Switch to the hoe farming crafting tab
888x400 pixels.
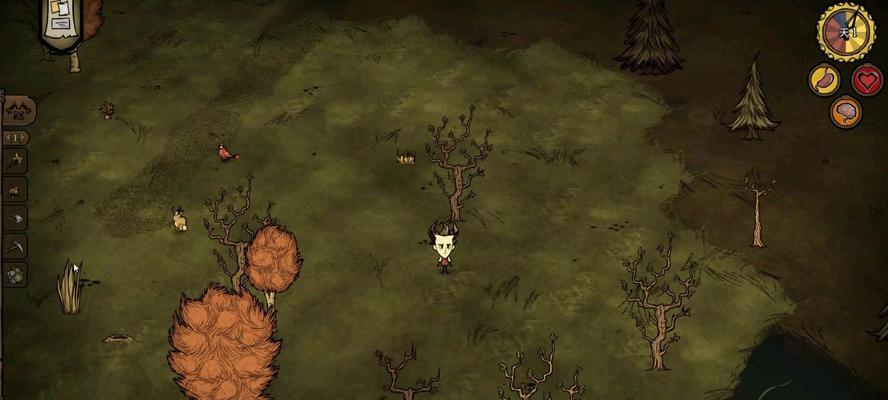click(15, 246)
